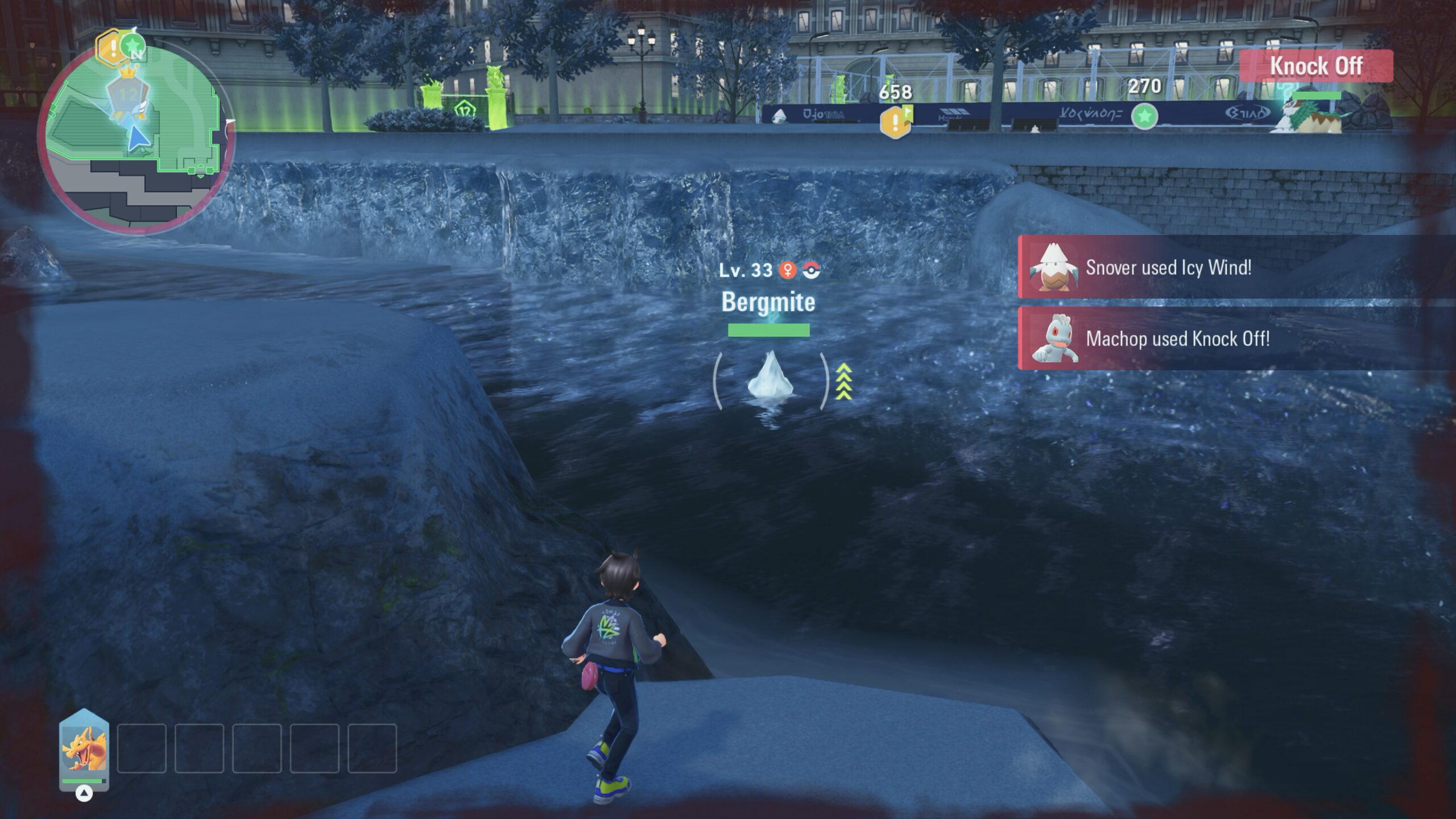Click the Knock Off move label
The height and width of the screenshot is (819, 1456).
1316,66
